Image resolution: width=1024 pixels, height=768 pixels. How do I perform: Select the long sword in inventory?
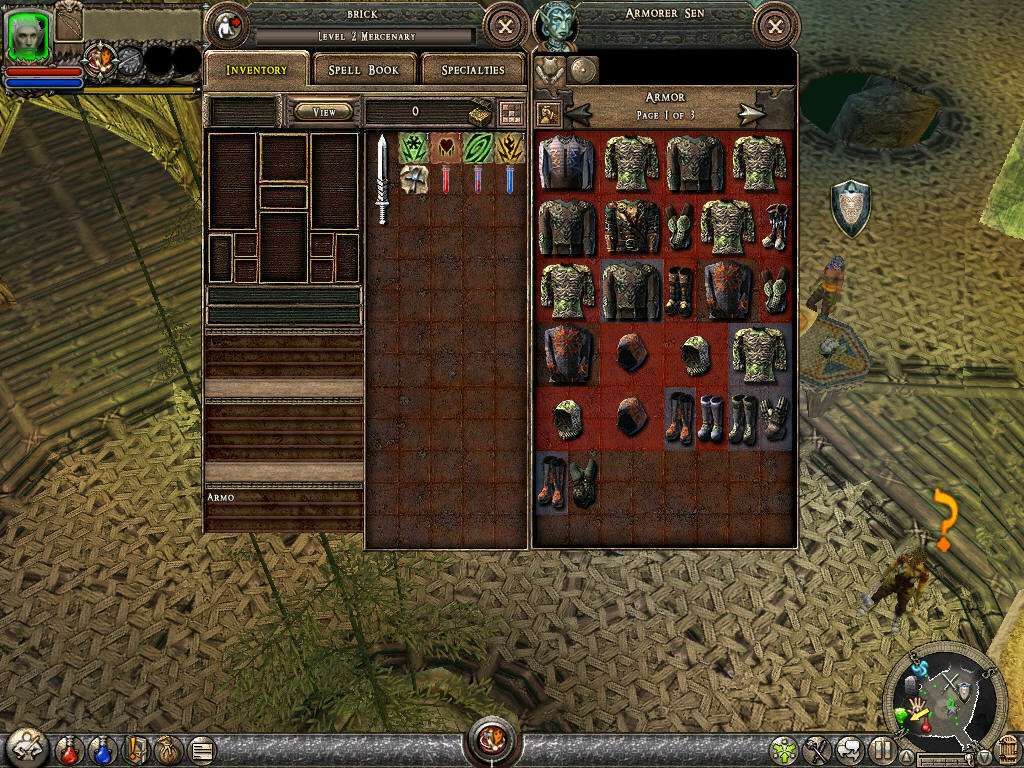(x=381, y=180)
